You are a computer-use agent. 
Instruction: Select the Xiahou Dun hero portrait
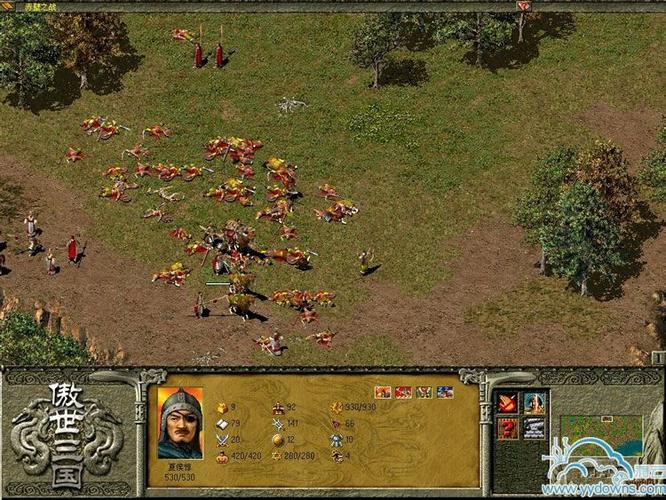[180, 423]
